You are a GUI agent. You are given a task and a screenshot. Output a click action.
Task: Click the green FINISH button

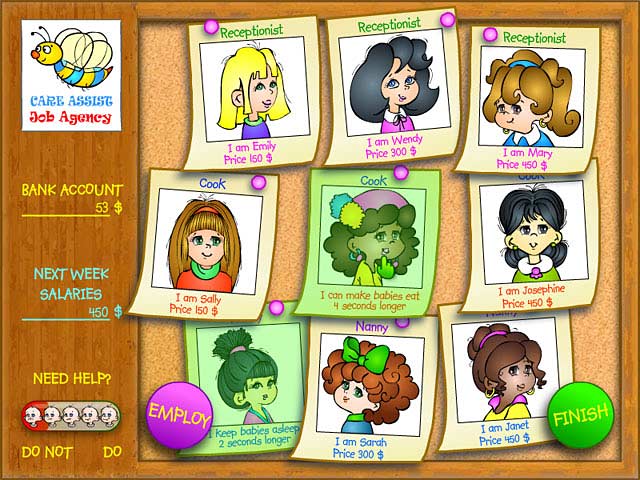pyautogui.click(x=581, y=417)
